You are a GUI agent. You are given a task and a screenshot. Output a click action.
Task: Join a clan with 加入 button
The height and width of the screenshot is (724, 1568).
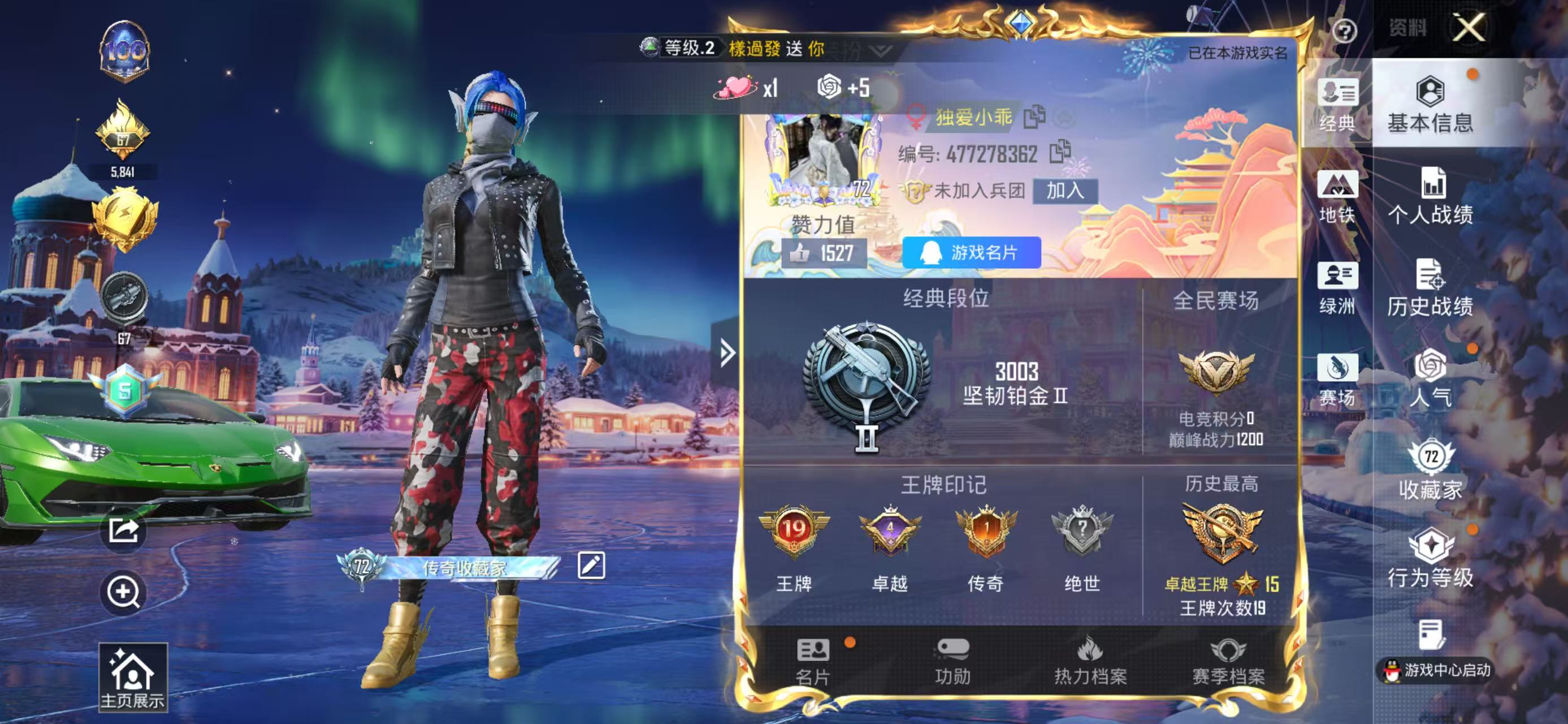point(1064,191)
